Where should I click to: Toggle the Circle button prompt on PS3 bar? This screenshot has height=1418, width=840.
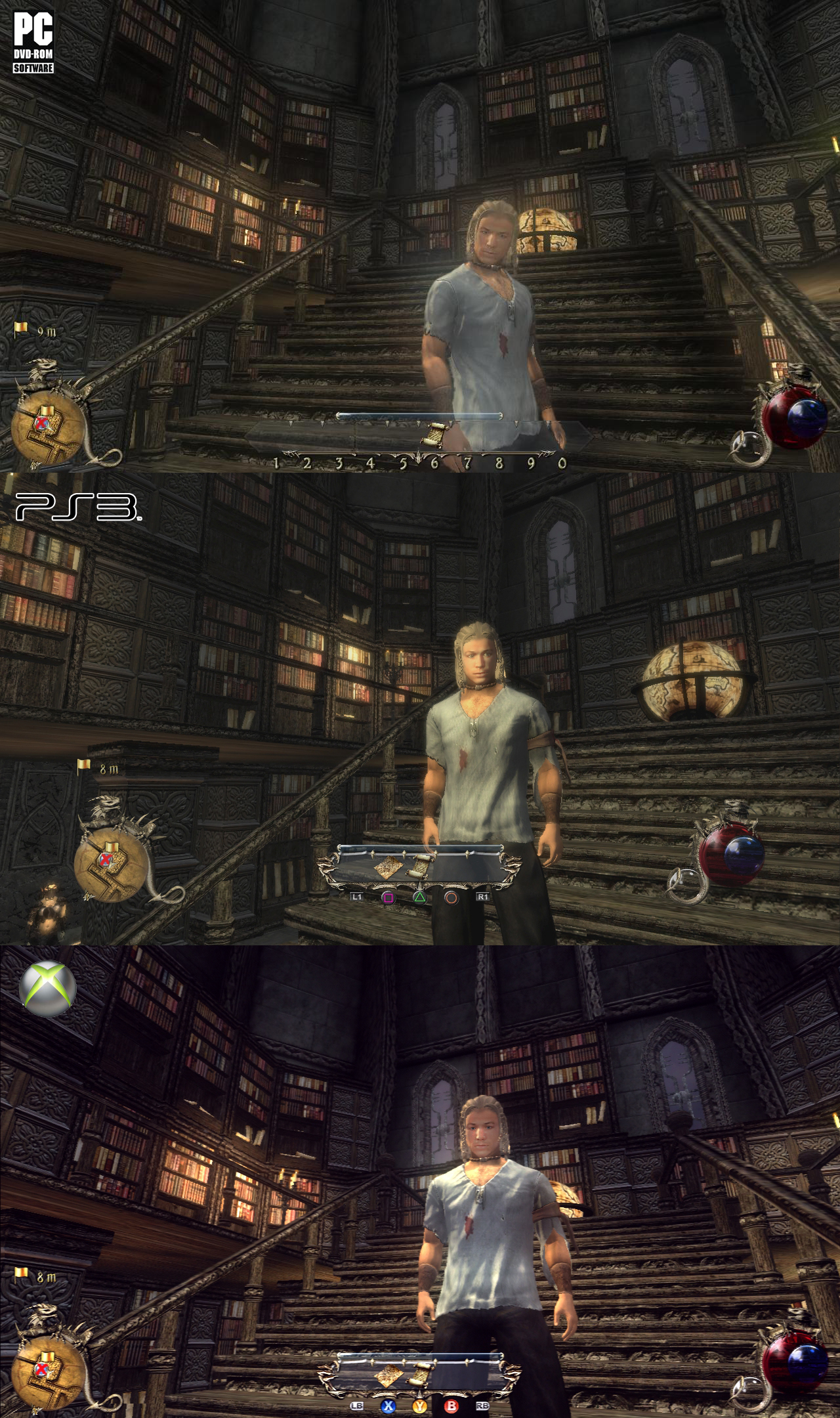[x=451, y=897]
